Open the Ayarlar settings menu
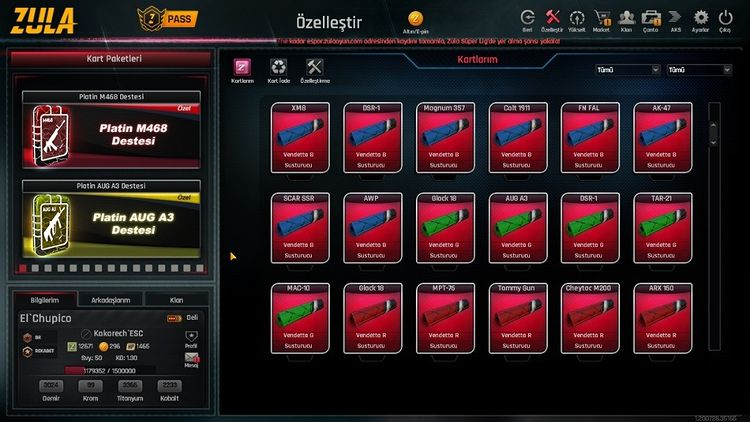This screenshot has height=422, width=750. click(x=701, y=19)
